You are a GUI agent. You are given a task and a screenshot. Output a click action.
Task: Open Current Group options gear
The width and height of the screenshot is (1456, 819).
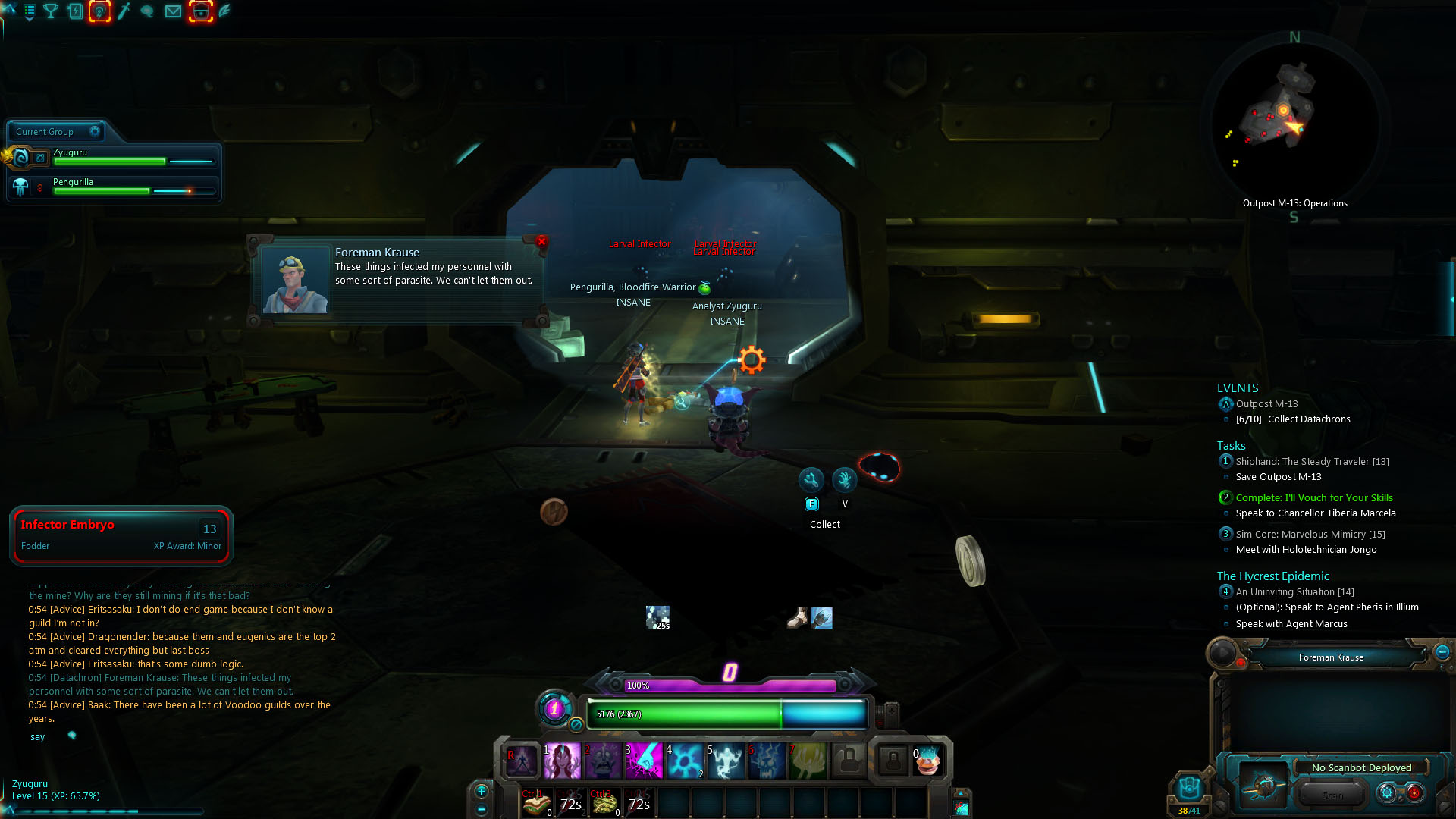(x=95, y=131)
